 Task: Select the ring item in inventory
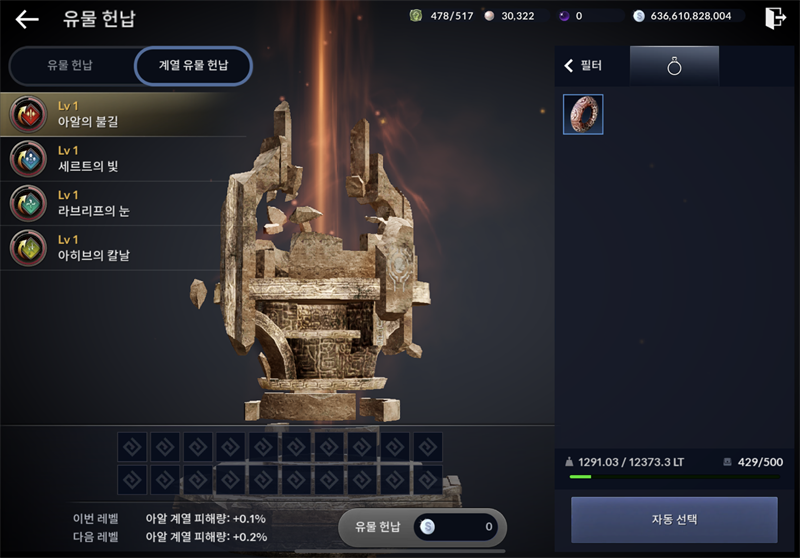583,114
